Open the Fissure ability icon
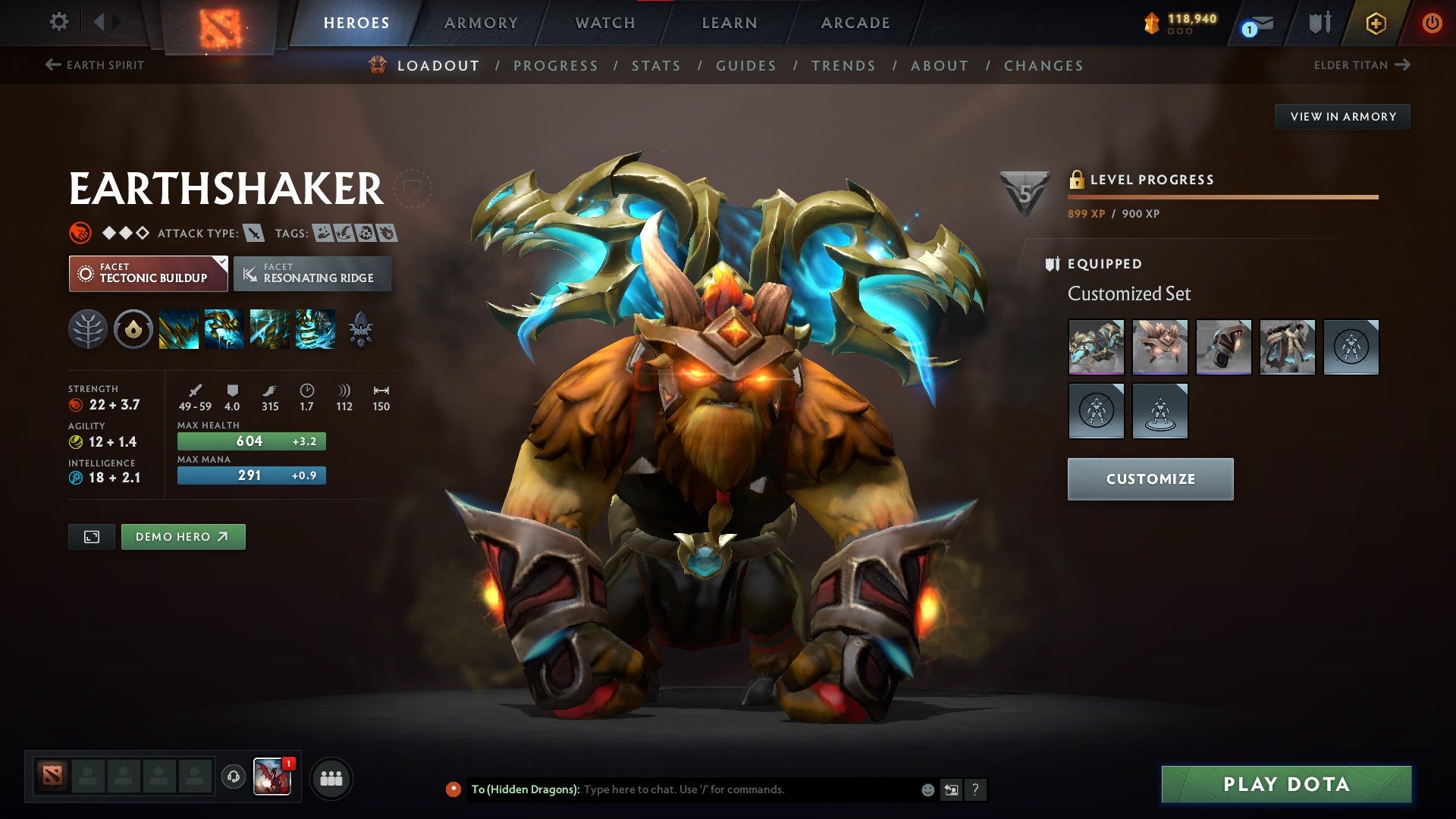This screenshot has height=819, width=1456. pyautogui.click(x=177, y=330)
